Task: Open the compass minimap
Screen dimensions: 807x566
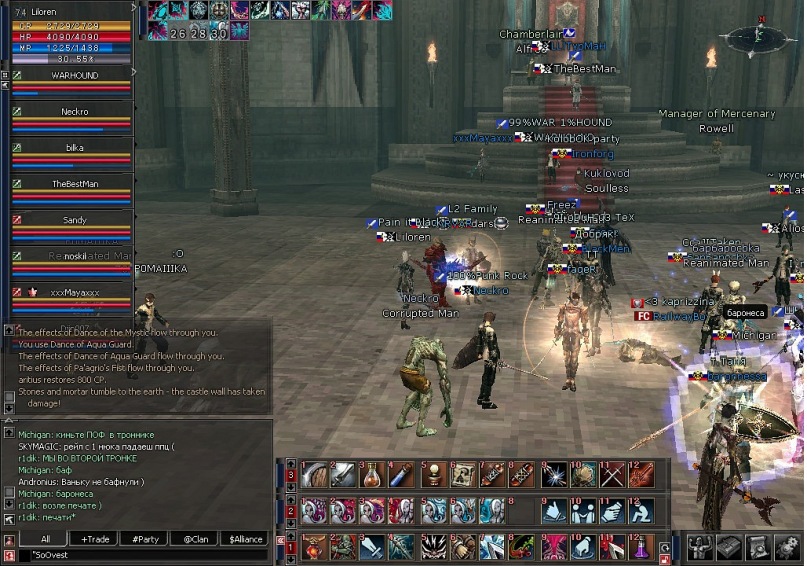Action: [764, 39]
